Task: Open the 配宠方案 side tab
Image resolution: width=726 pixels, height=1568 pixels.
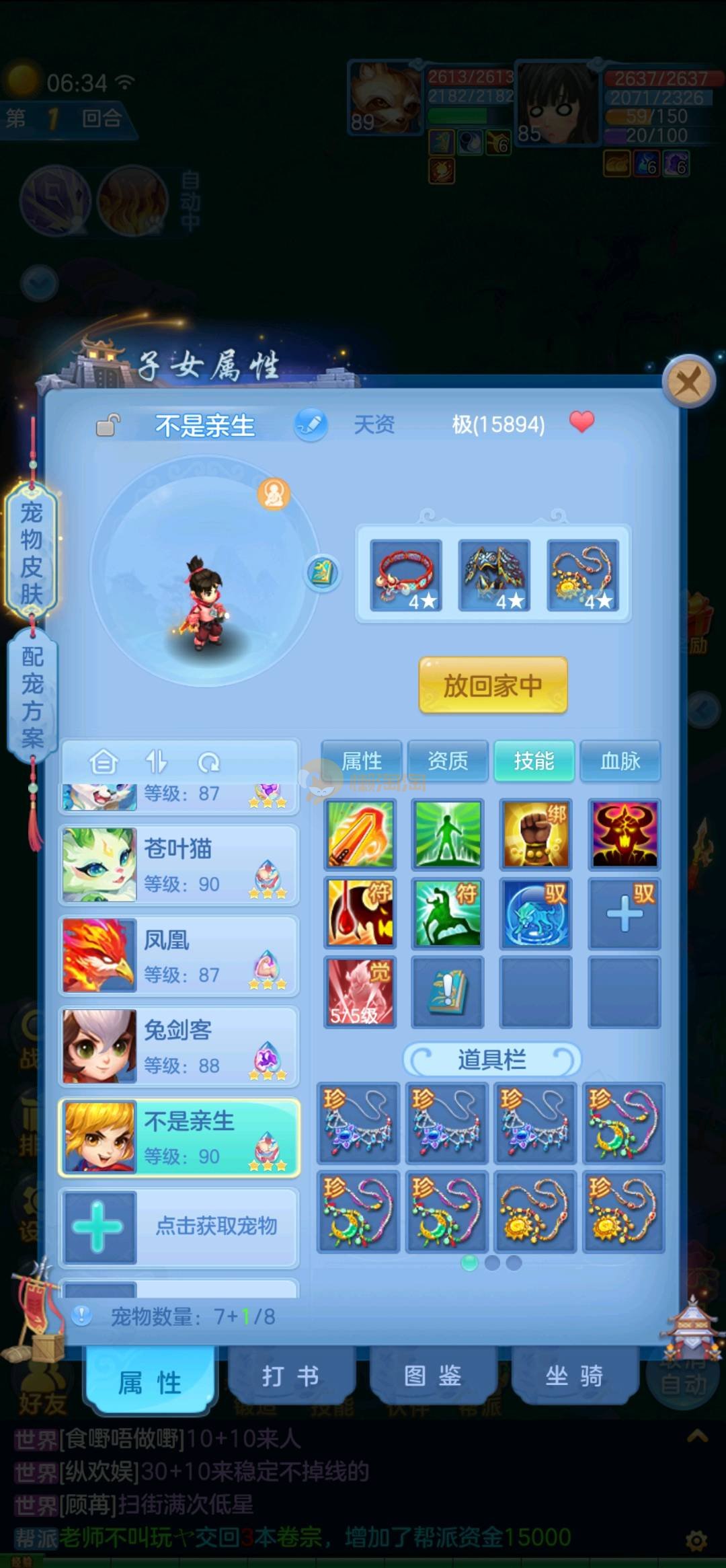Action: pos(32,697)
